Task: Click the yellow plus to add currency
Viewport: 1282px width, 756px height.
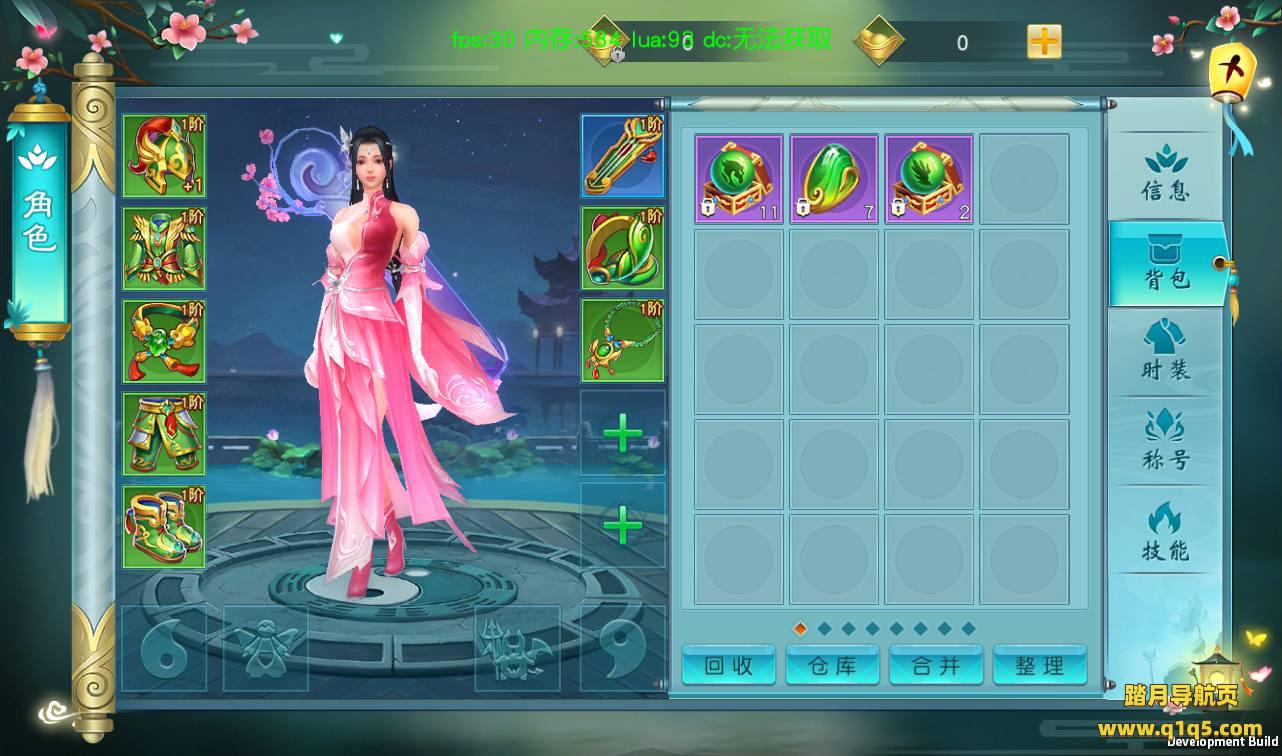Action: coord(1044,42)
